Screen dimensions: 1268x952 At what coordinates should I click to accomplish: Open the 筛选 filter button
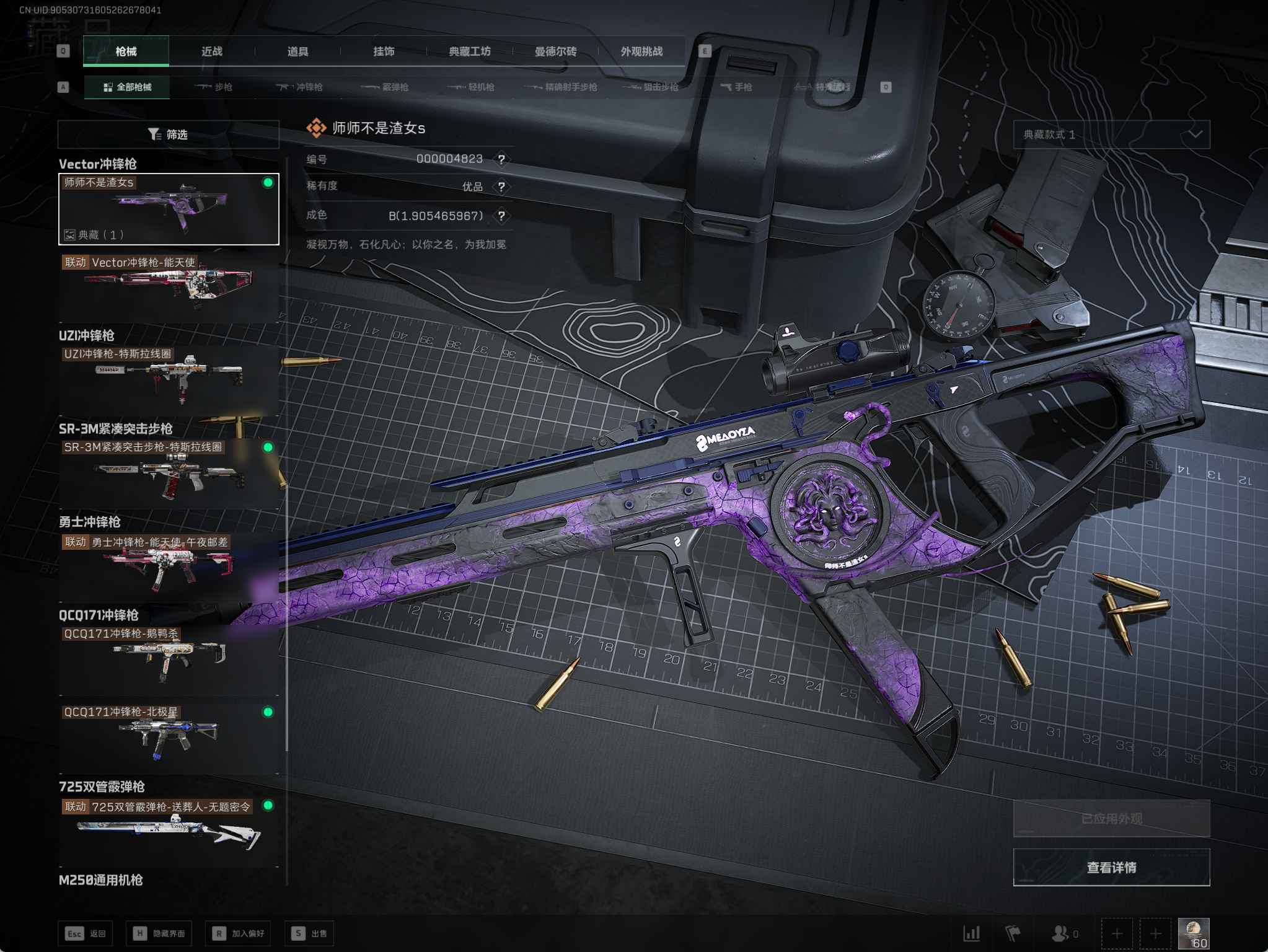point(168,134)
